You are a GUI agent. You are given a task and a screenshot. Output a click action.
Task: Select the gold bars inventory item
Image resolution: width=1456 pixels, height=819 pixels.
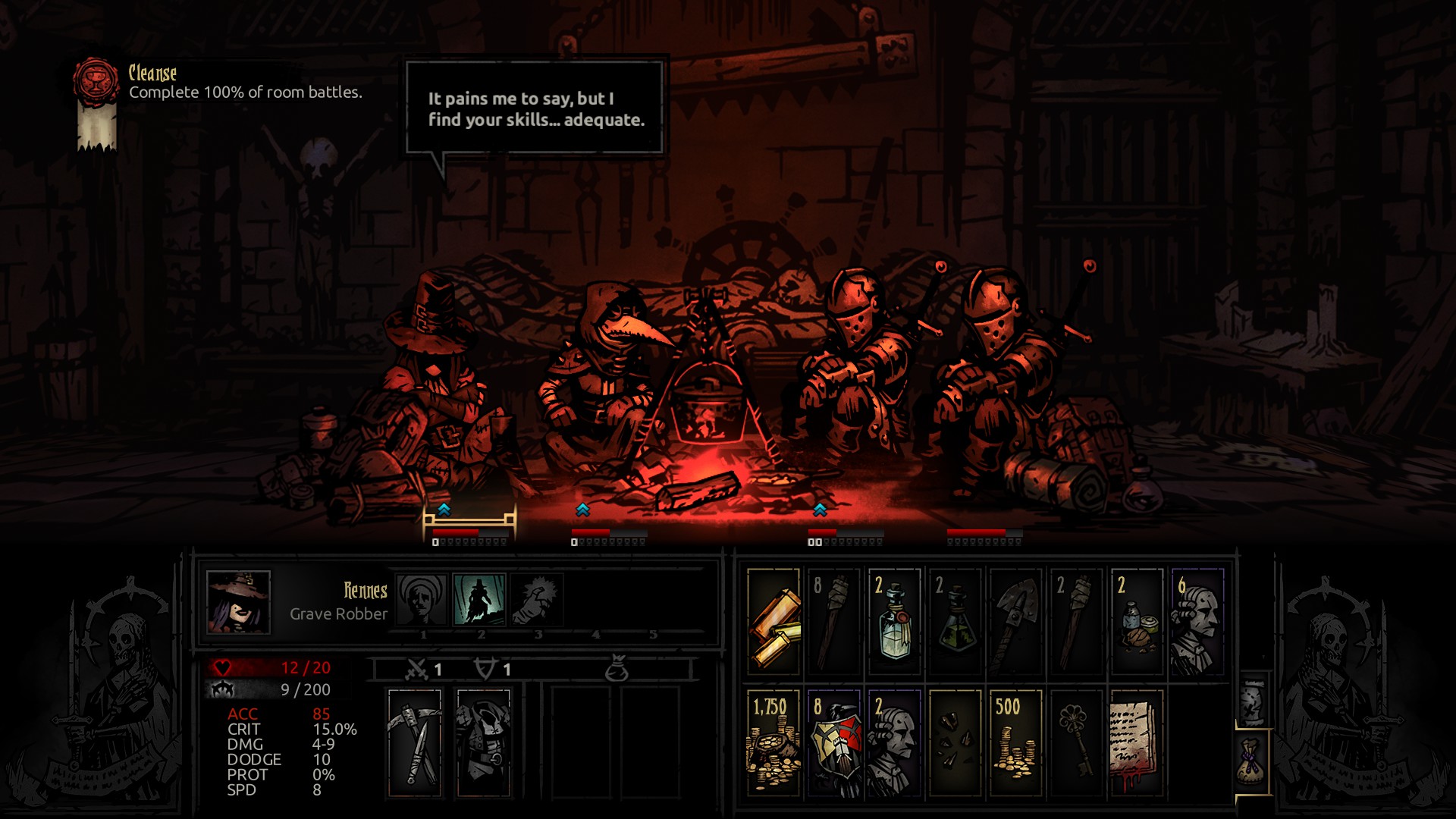pos(773,622)
